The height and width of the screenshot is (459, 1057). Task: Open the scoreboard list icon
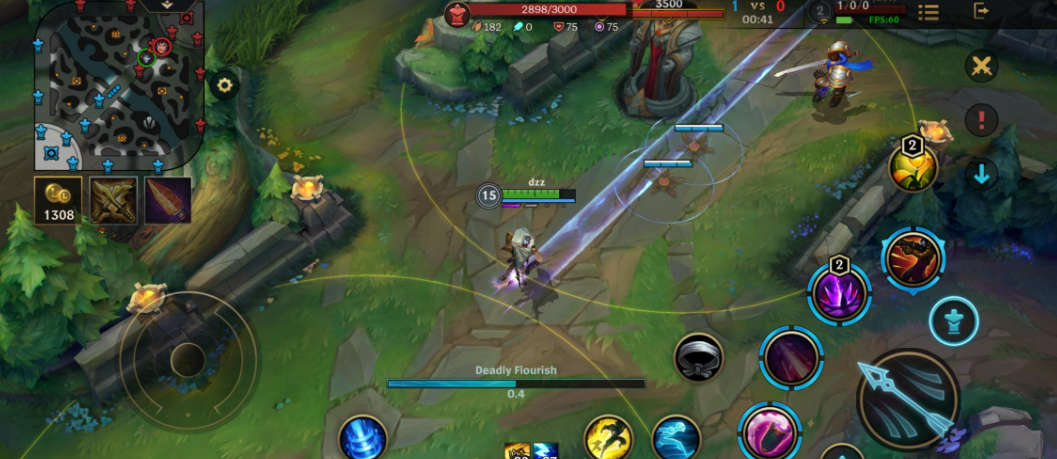(928, 12)
